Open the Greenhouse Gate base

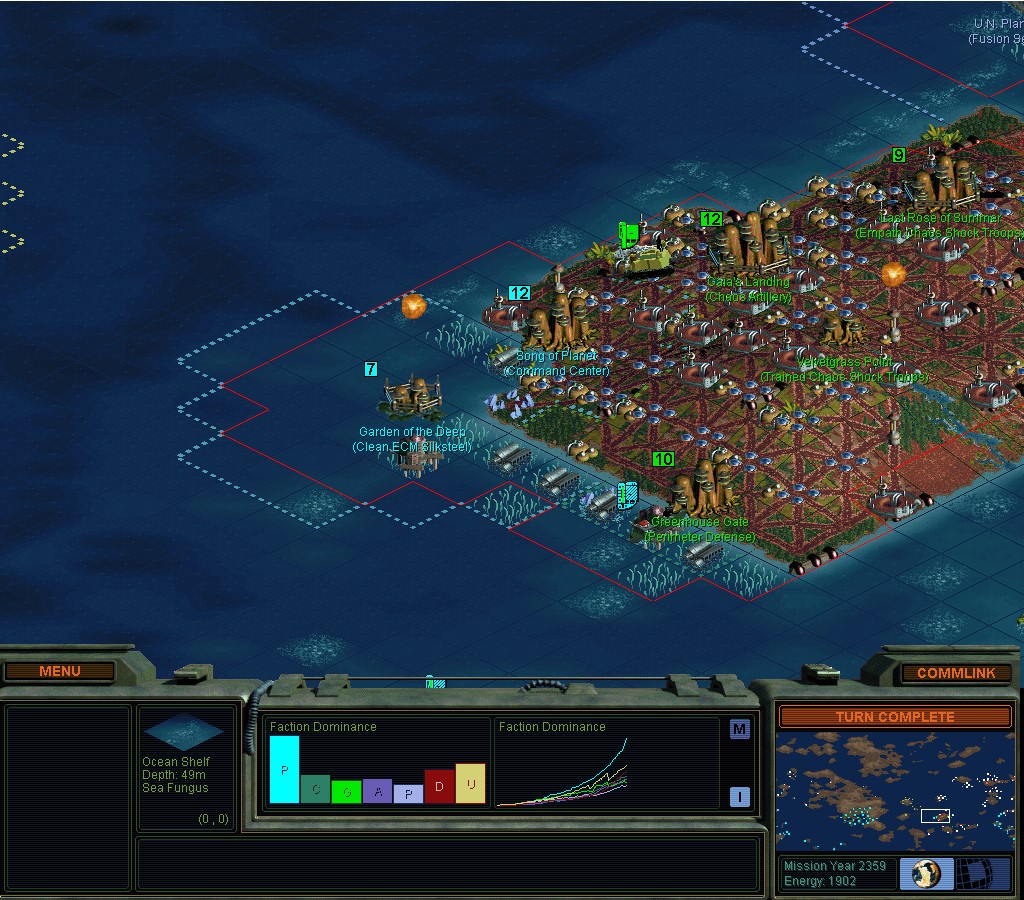click(699, 486)
